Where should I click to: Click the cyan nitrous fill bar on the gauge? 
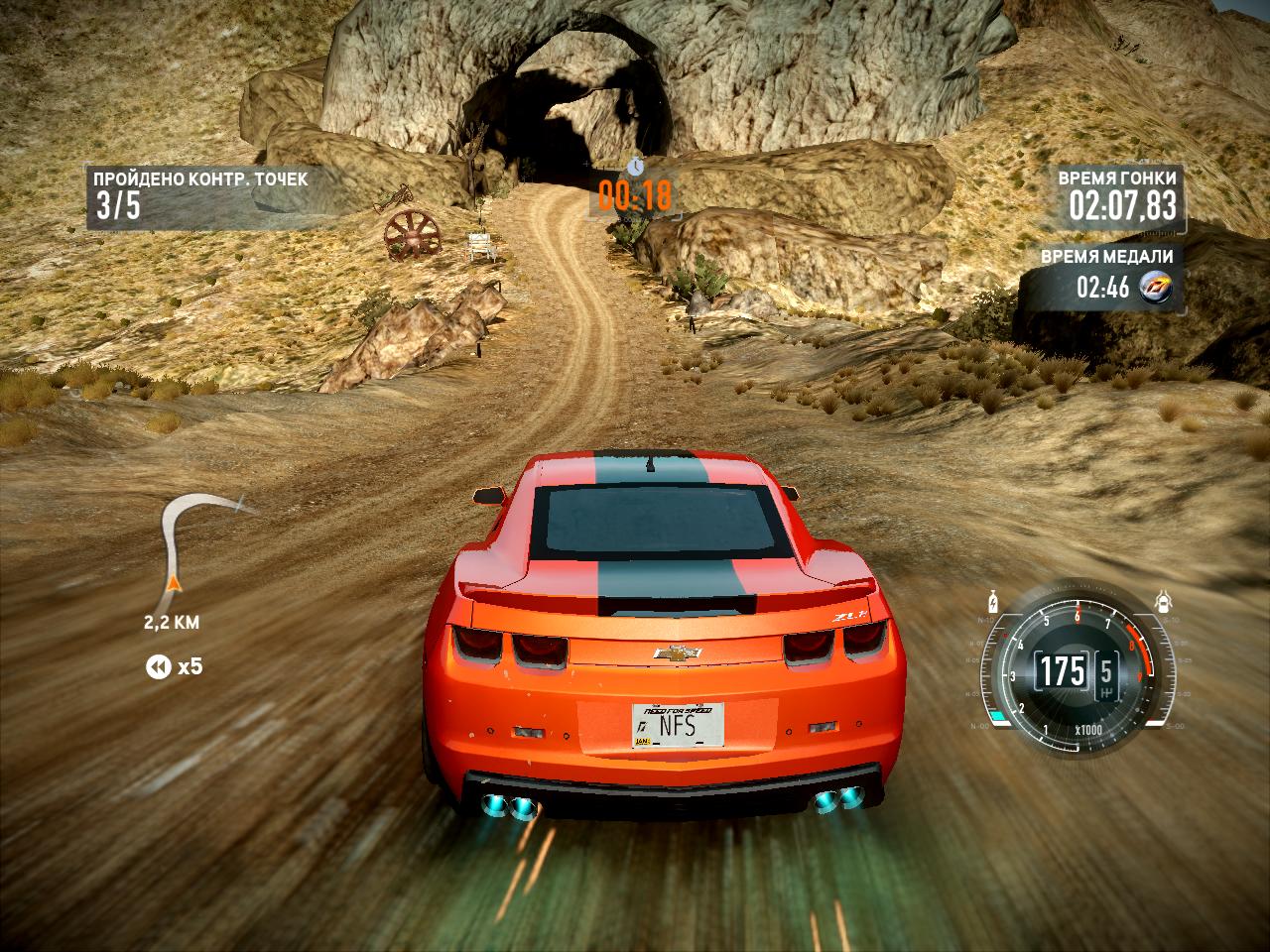pos(998,715)
